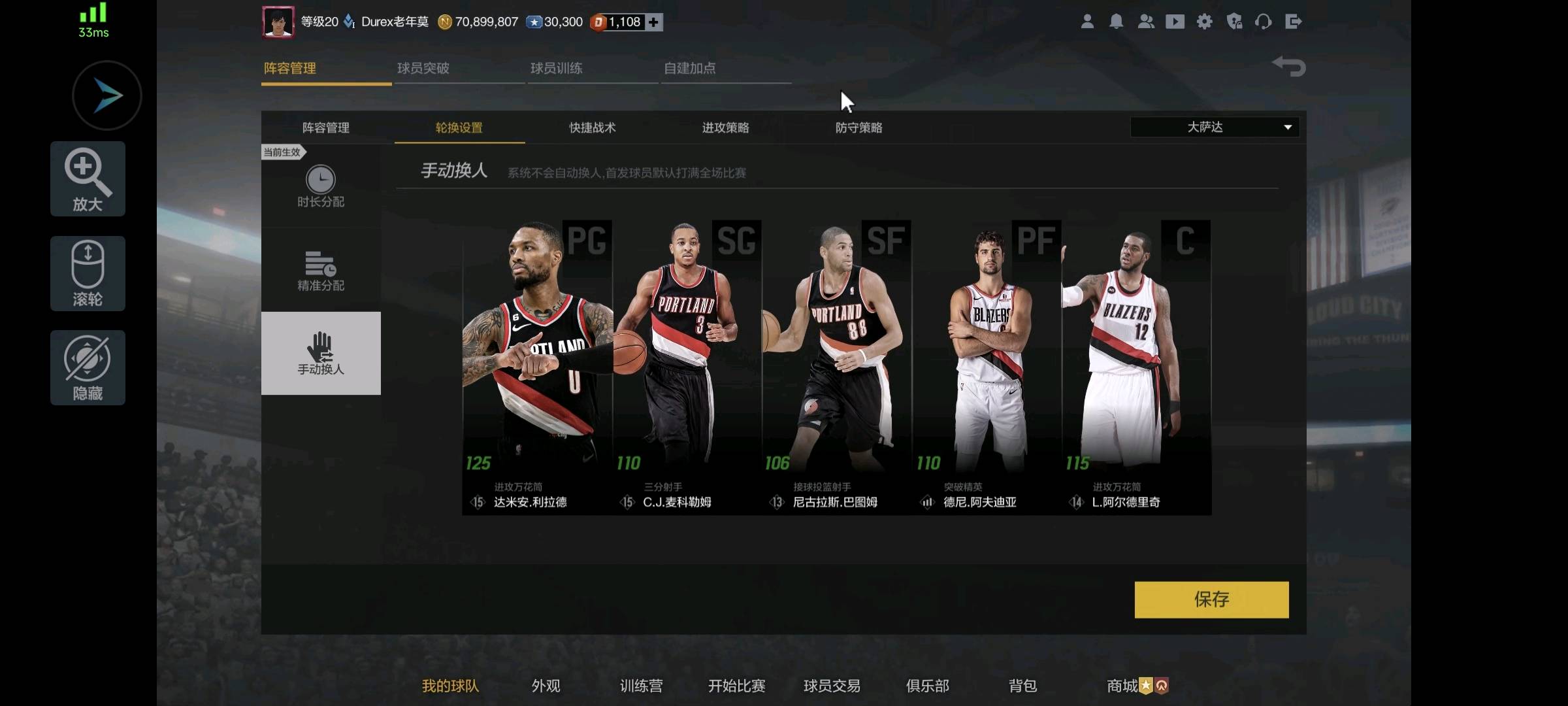Click the emulator 放大 zoom tool
The height and width of the screenshot is (706, 1568).
(88, 178)
